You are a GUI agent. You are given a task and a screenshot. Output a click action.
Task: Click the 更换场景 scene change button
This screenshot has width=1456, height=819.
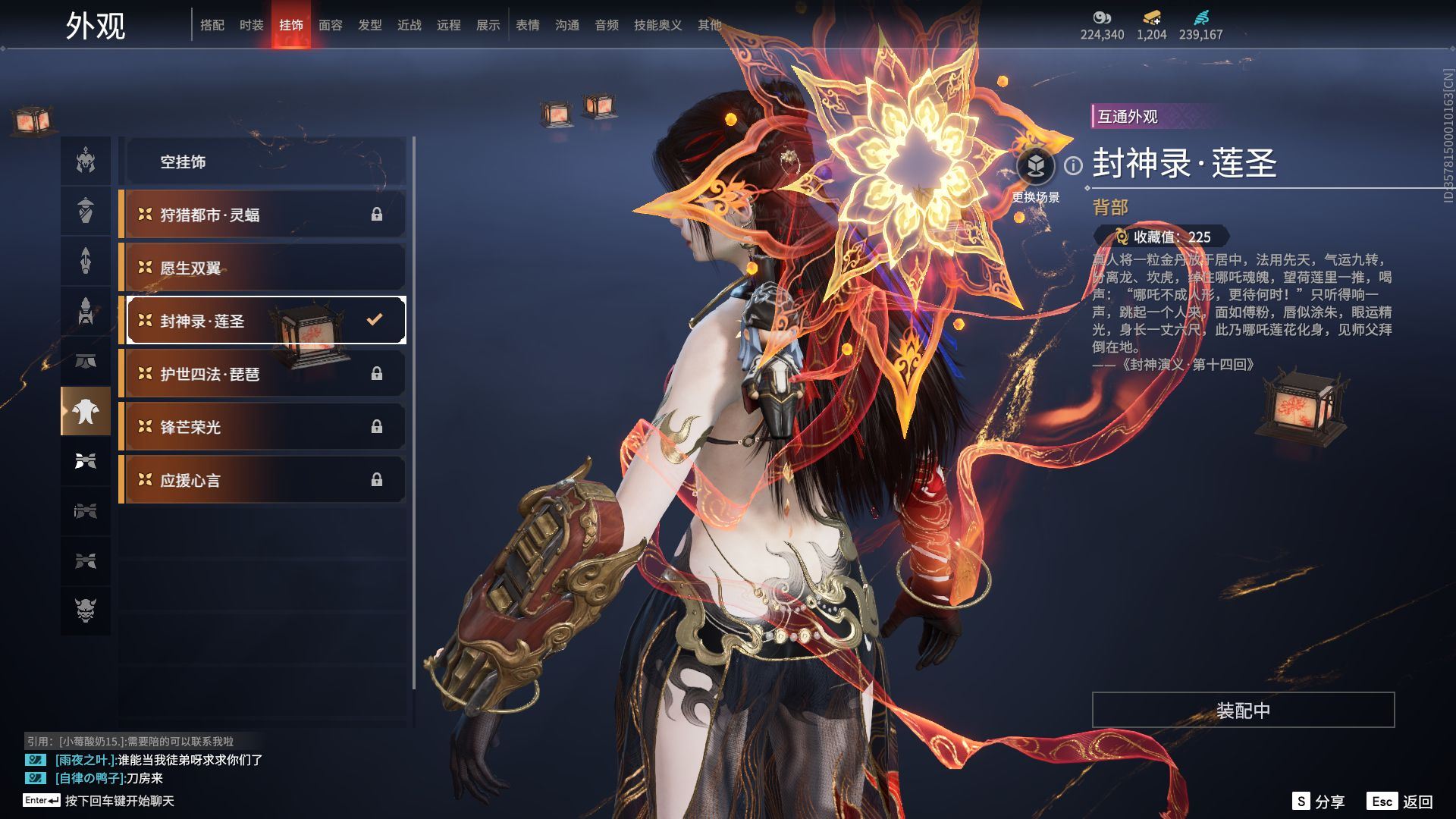click(1035, 167)
